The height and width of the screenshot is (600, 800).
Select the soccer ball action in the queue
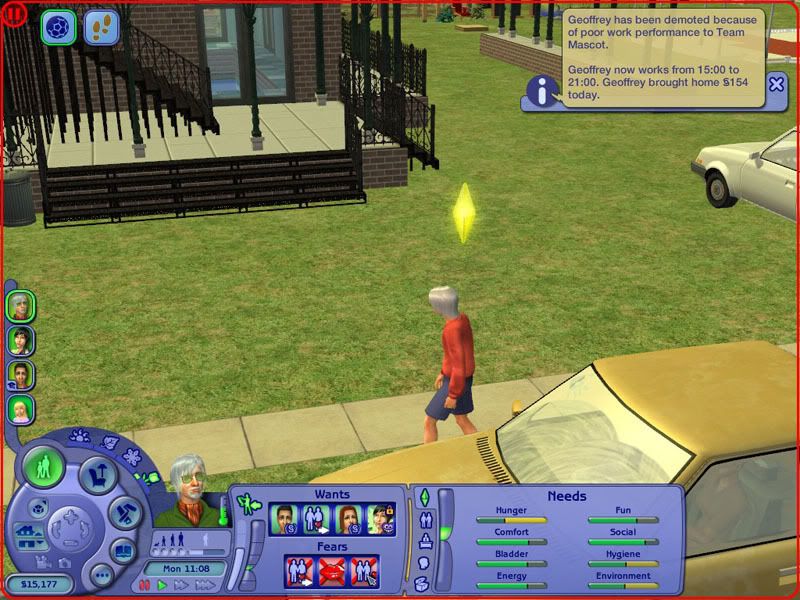58,26
